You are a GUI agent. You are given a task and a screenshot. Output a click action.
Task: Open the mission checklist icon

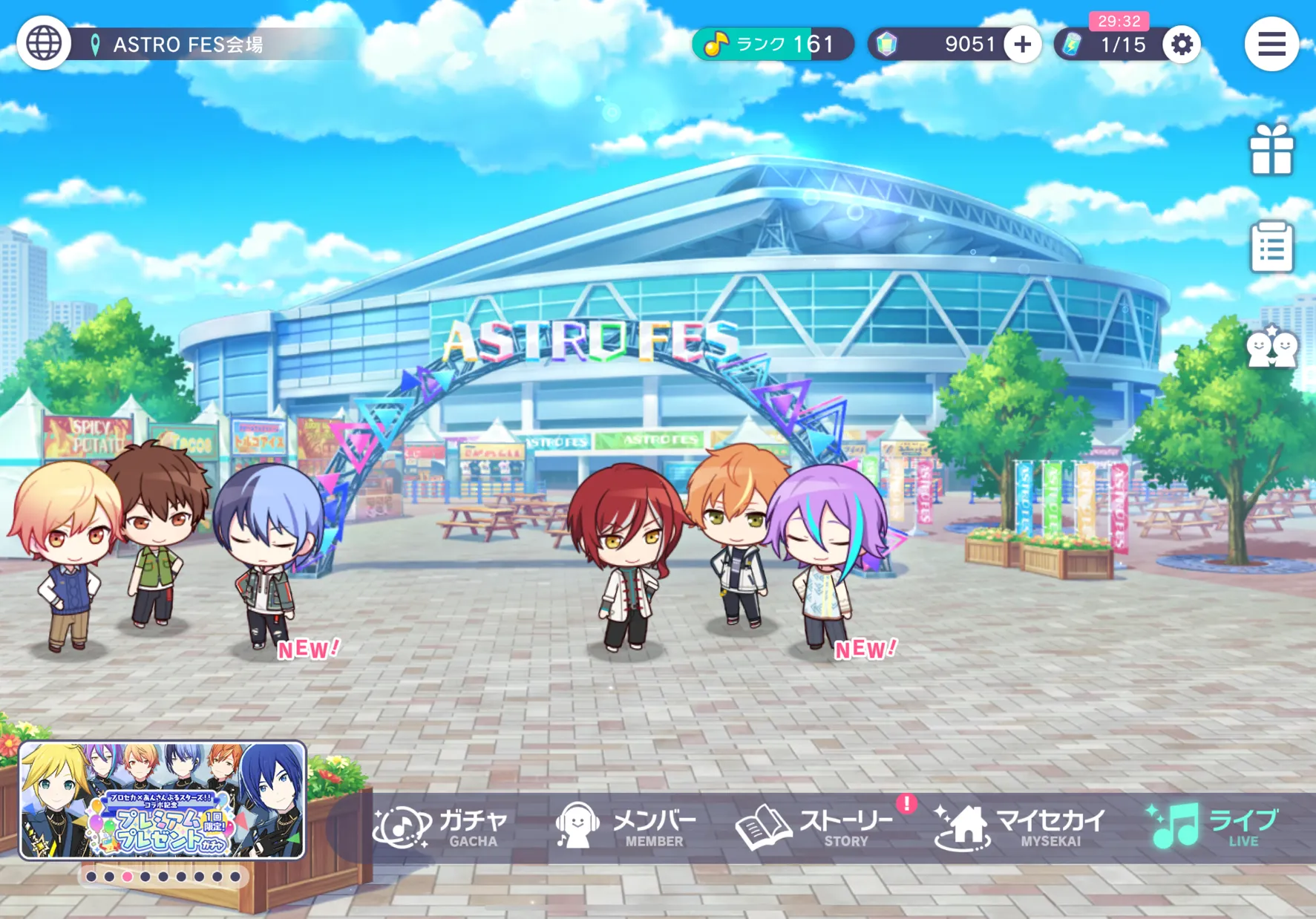coord(1271,247)
